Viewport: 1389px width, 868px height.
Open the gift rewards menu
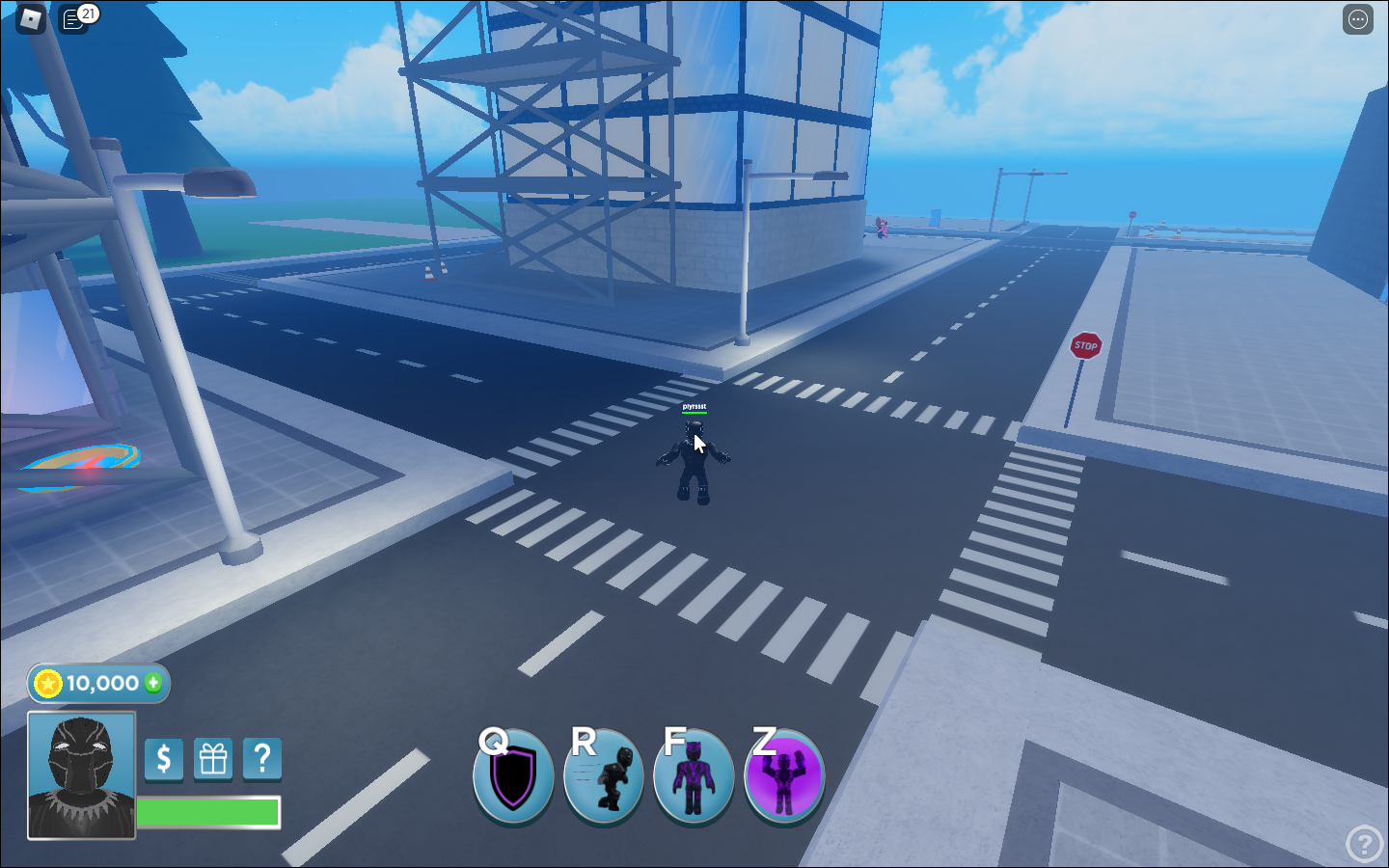click(212, 760)
